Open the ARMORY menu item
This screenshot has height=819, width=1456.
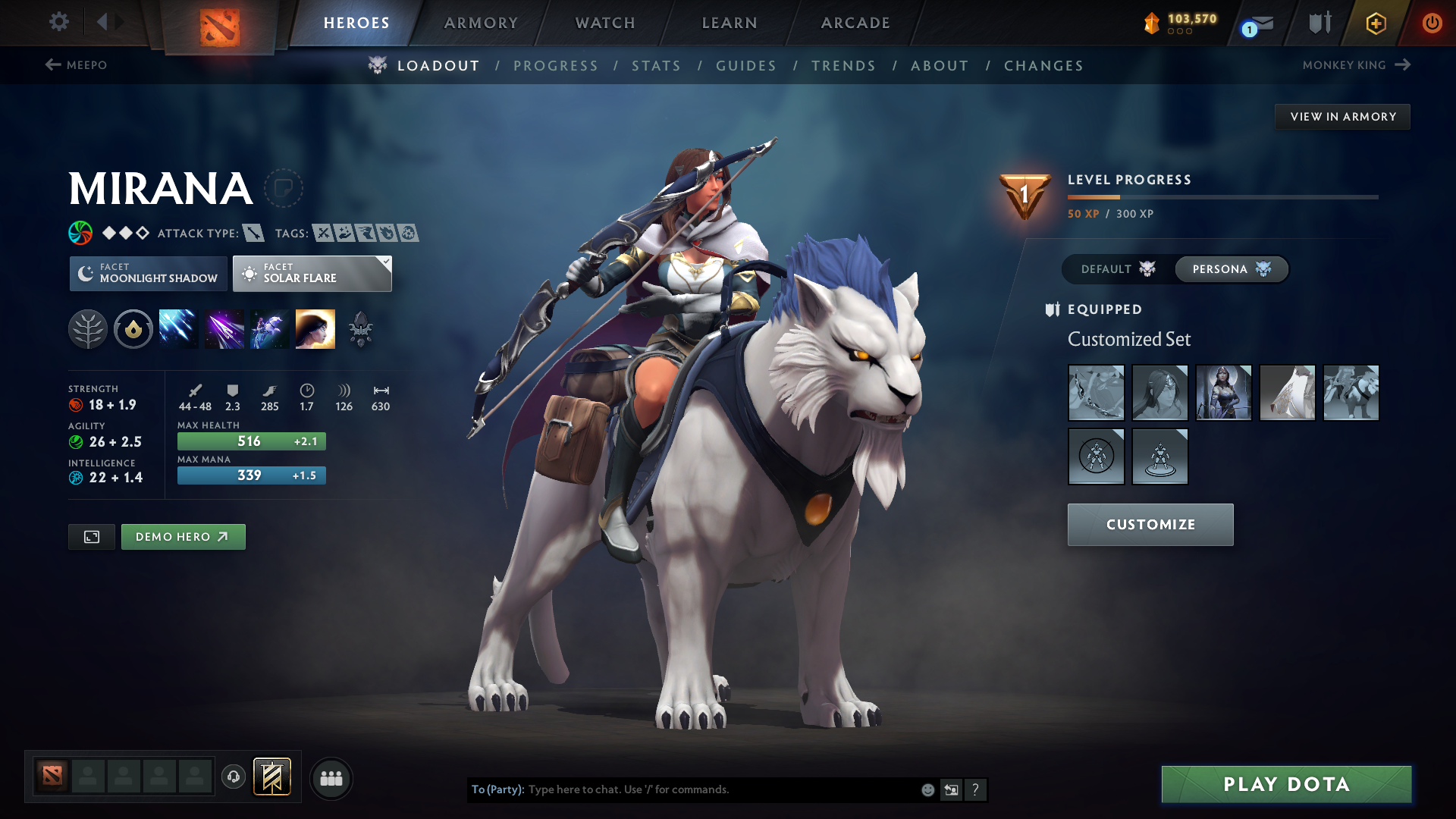(x=481, y=23)
